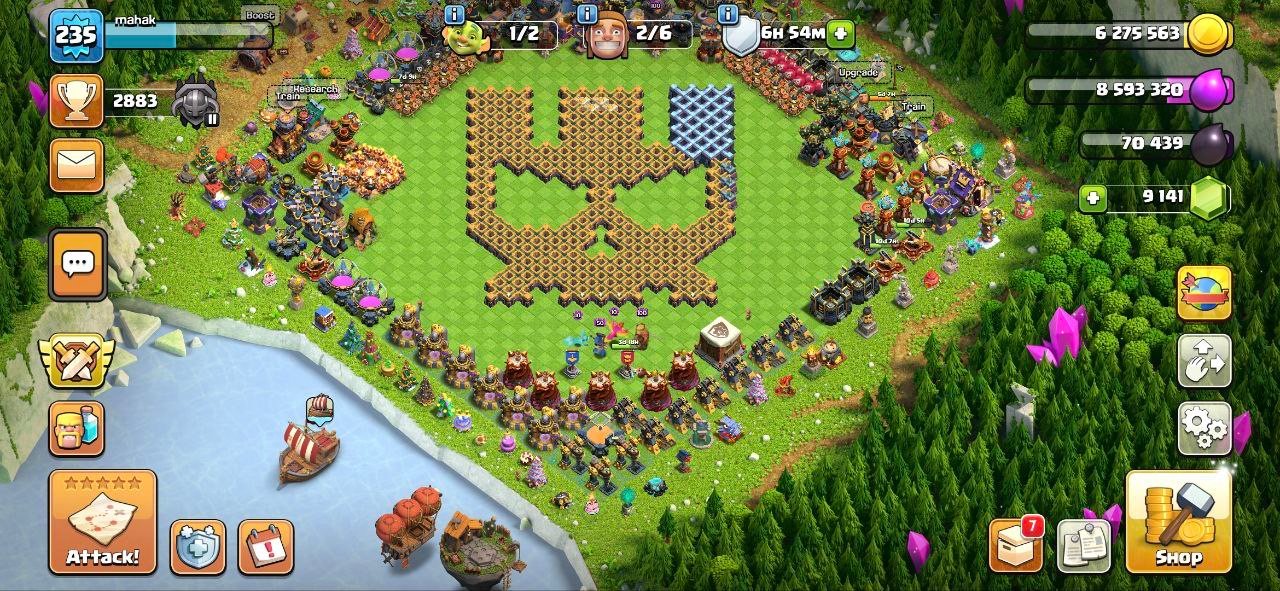Screen dimensions: 1280x591
Task: Tap the Attack! button
Action: (103, 522)
